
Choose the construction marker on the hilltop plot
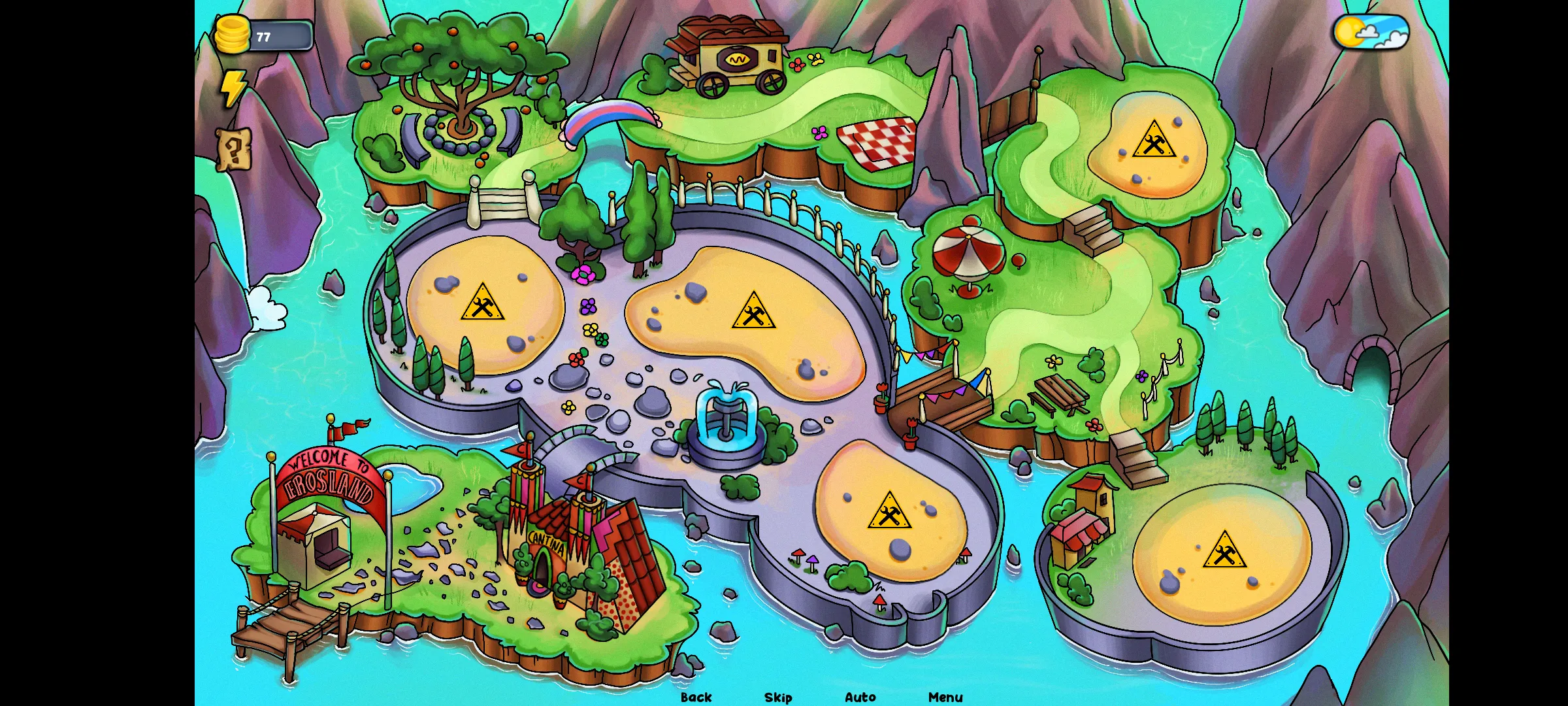[1154, 140]
